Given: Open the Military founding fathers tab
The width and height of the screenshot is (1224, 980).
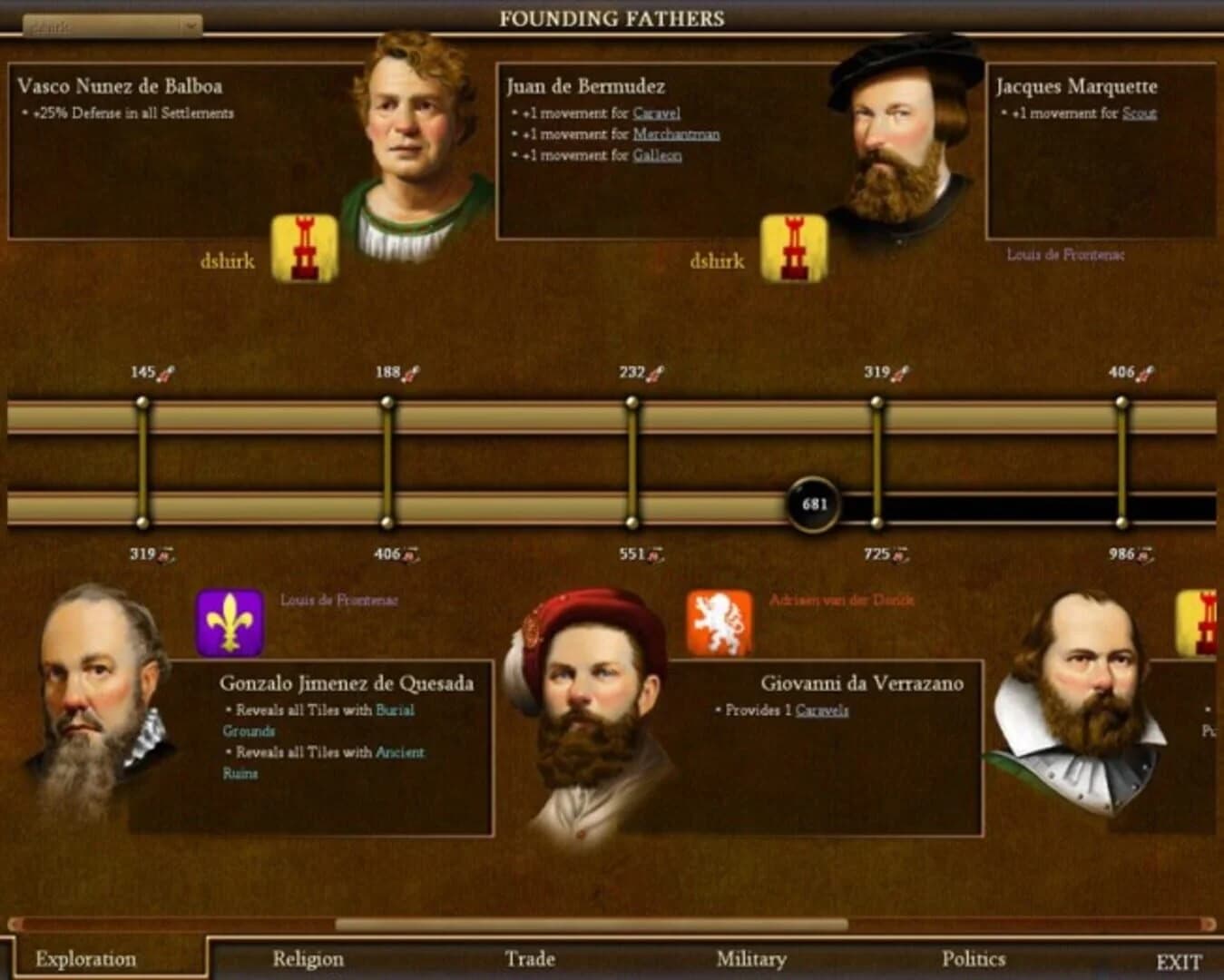Looking at the screenshot, I should click(x=751, y=958).
